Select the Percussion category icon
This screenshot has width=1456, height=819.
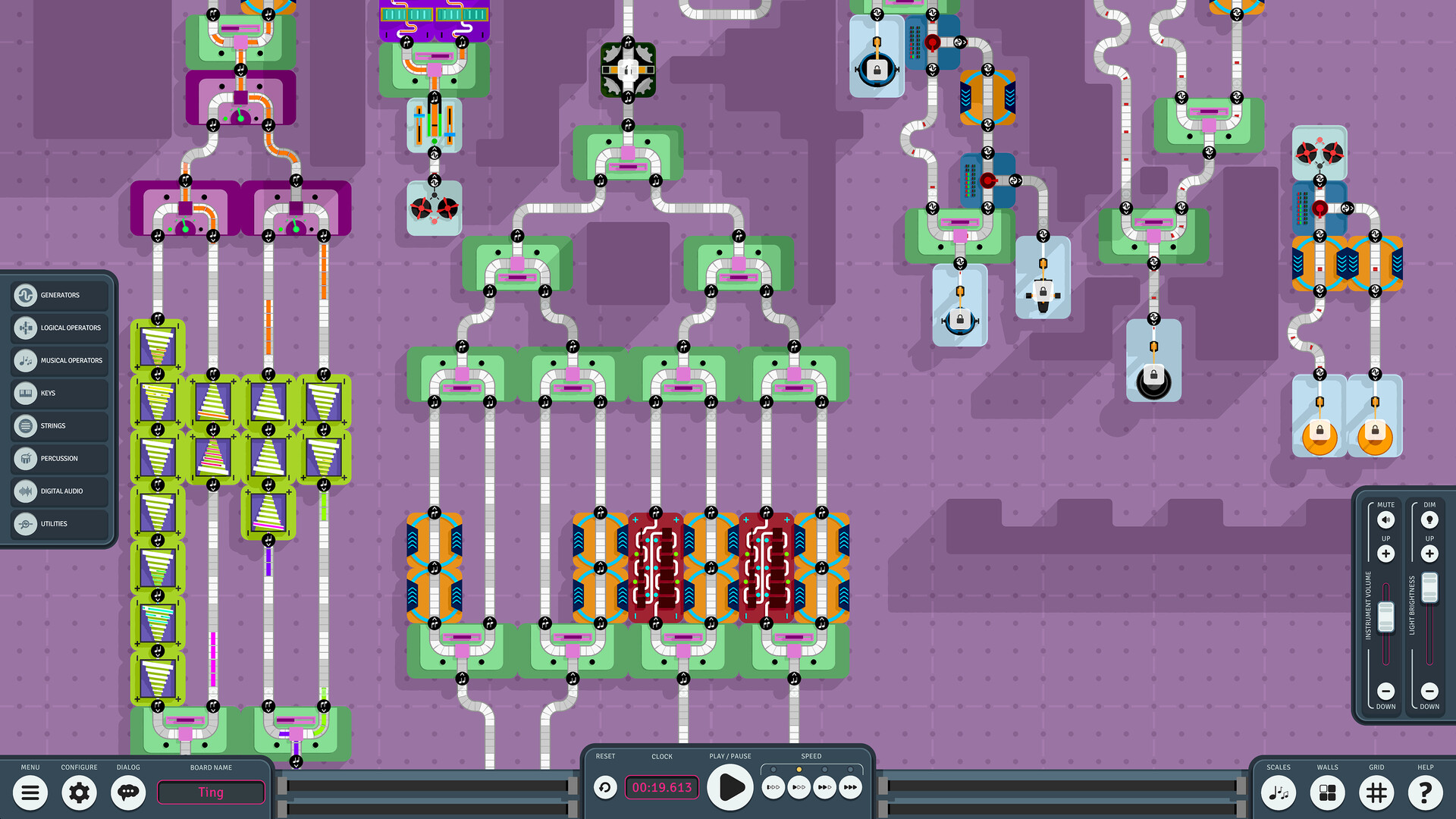point(26,458)
